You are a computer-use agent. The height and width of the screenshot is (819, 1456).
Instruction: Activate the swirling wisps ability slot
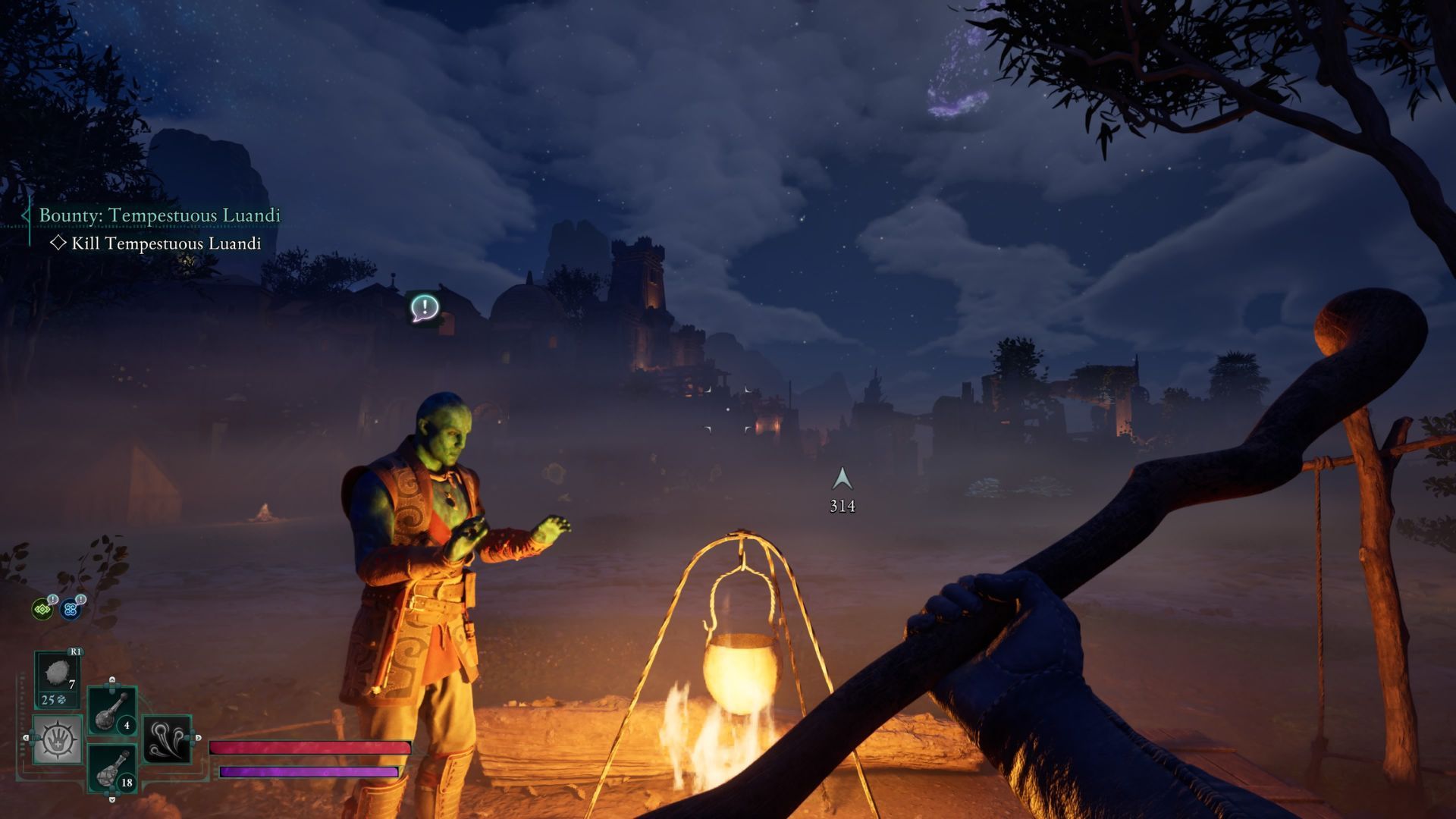click(x=167, y=739)
